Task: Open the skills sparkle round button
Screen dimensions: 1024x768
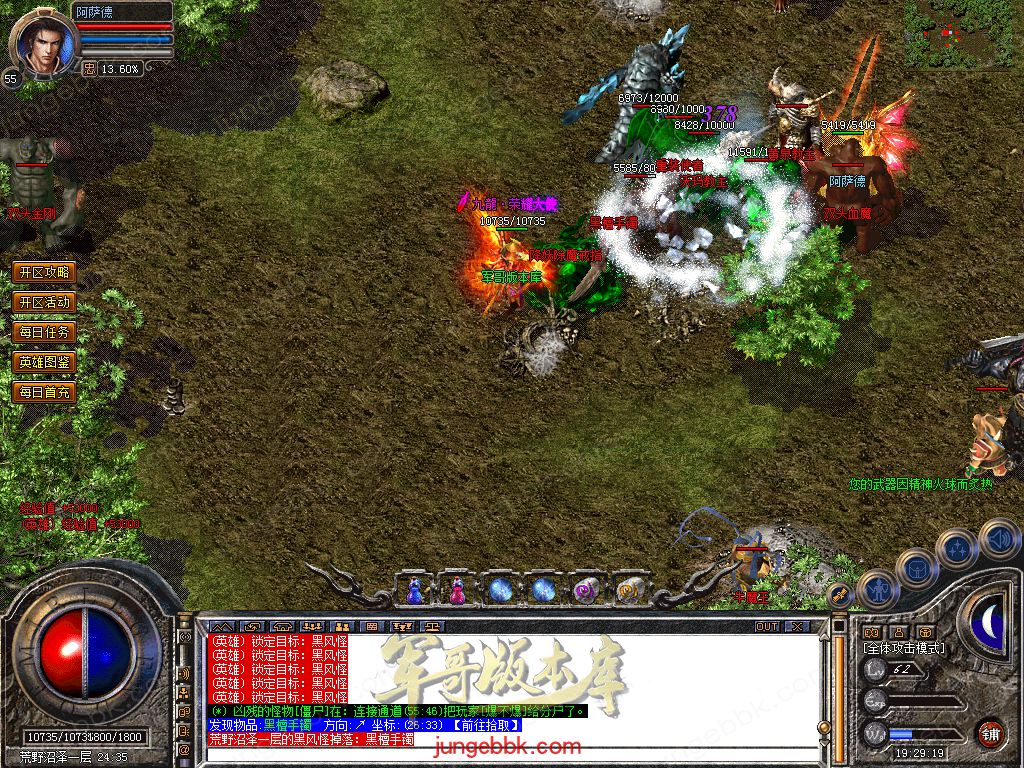Action: 957,549
